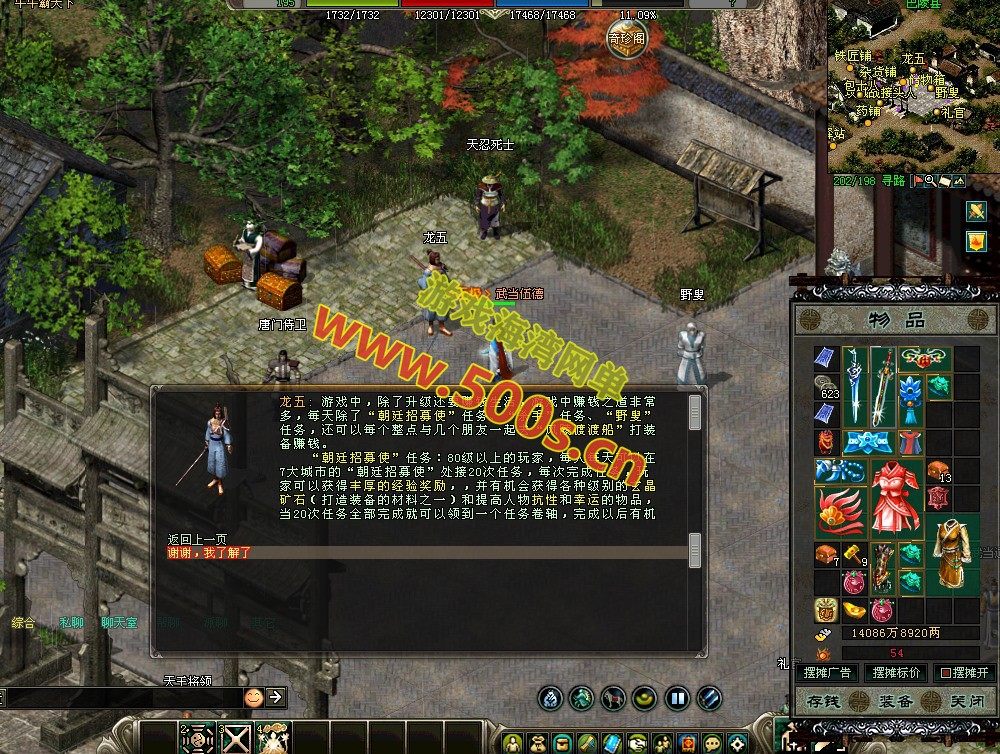
Task: Open the 装备 equipment panel
Action: tap(896, 700)
